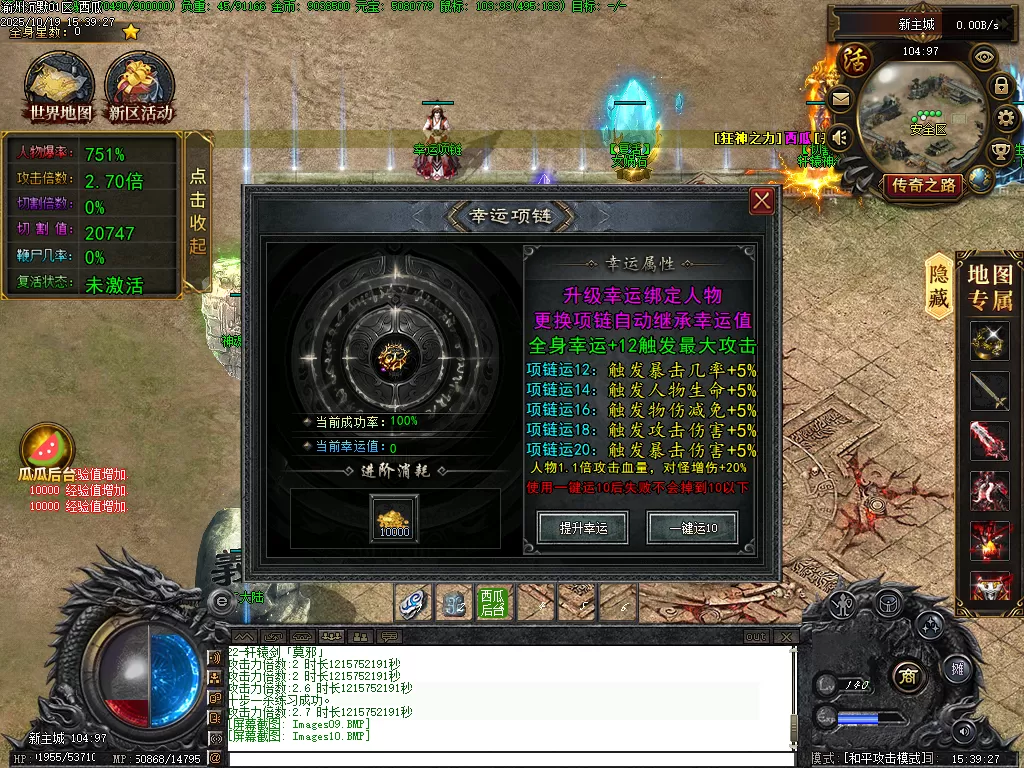Click the padlock icon by the minimap
1024x768 pixels.
point(1001,86)
